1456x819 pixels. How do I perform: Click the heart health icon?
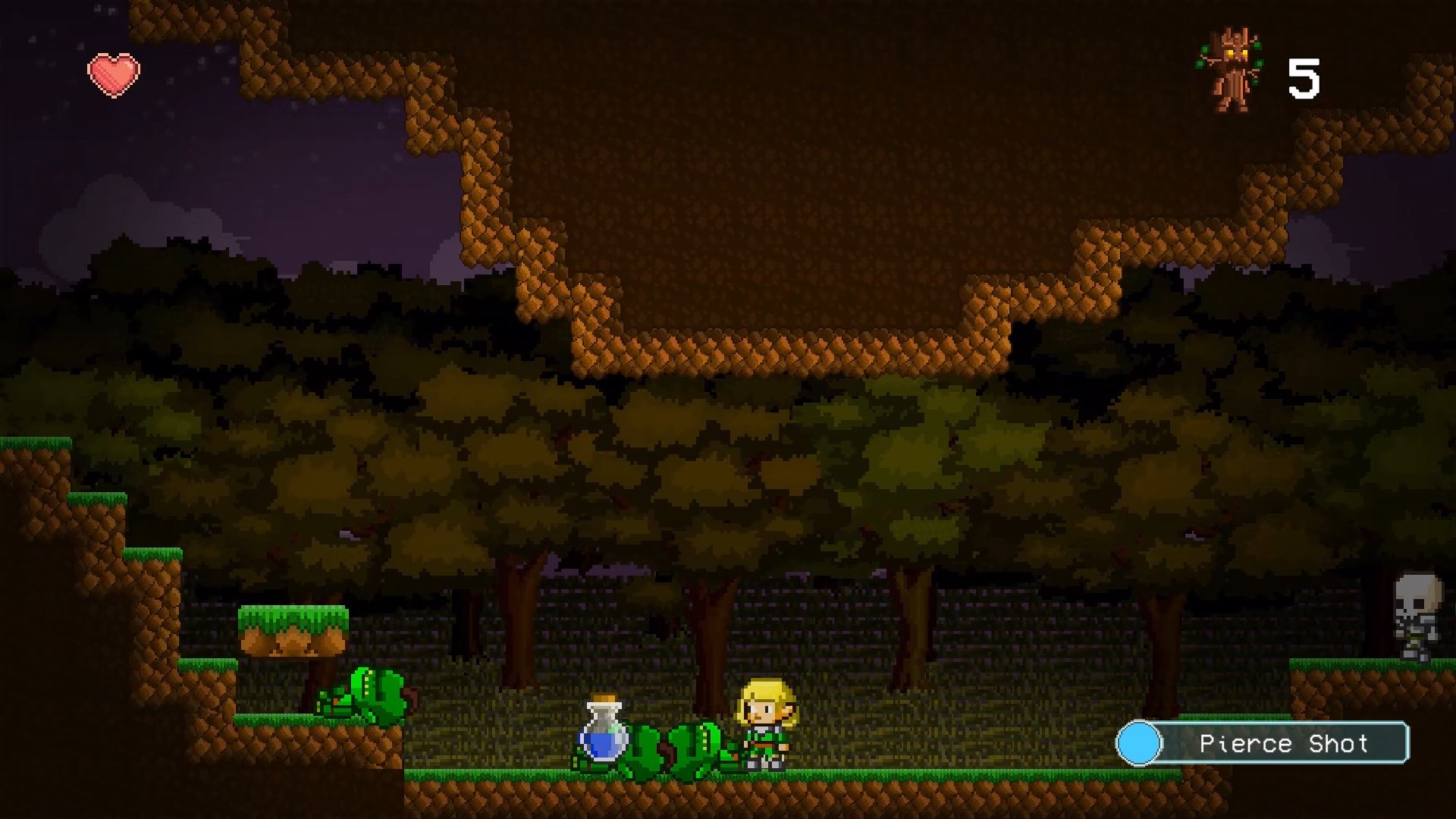(114, 74)
